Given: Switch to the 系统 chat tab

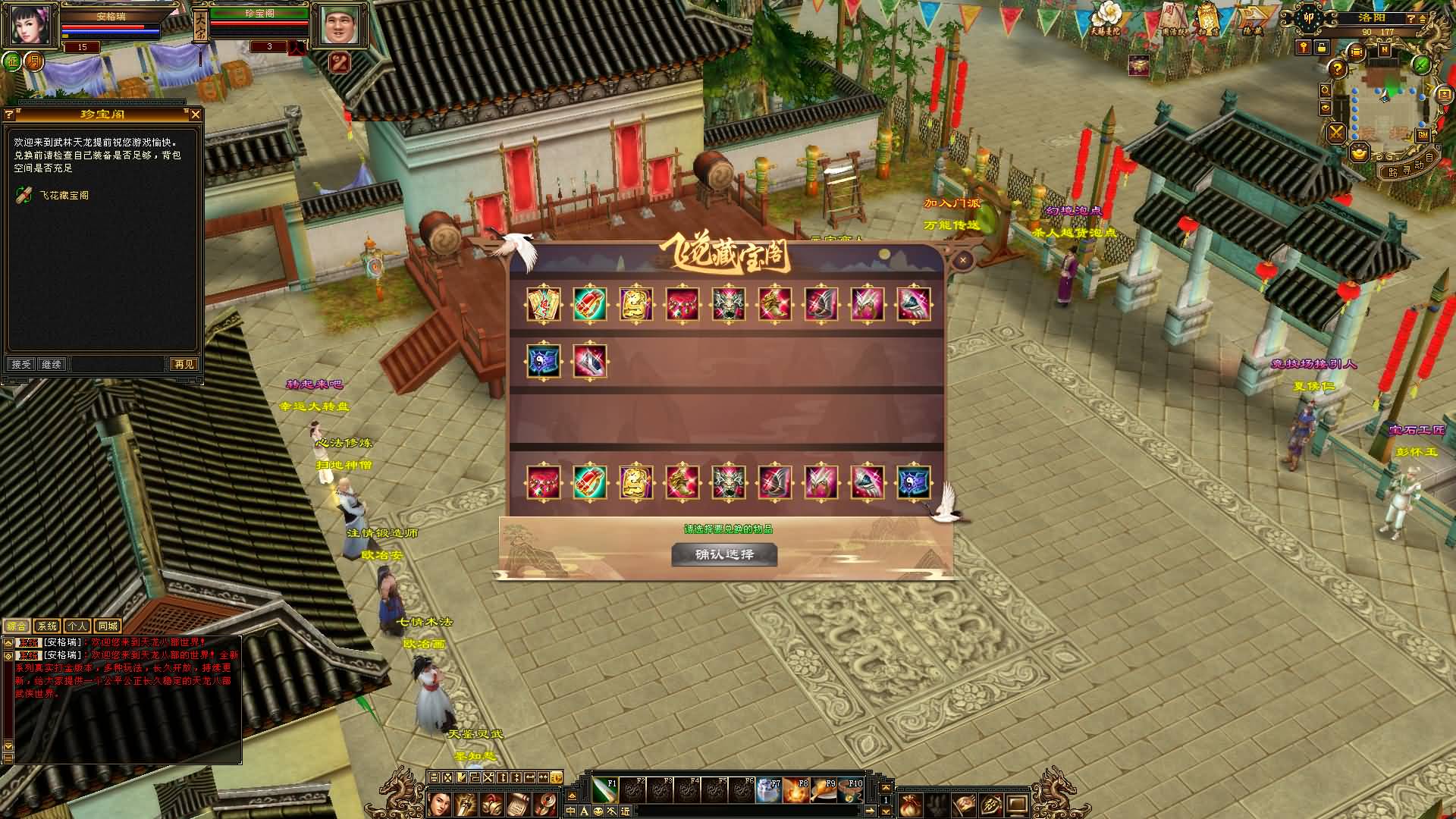Looking at the screenshot, I should 47,626.
